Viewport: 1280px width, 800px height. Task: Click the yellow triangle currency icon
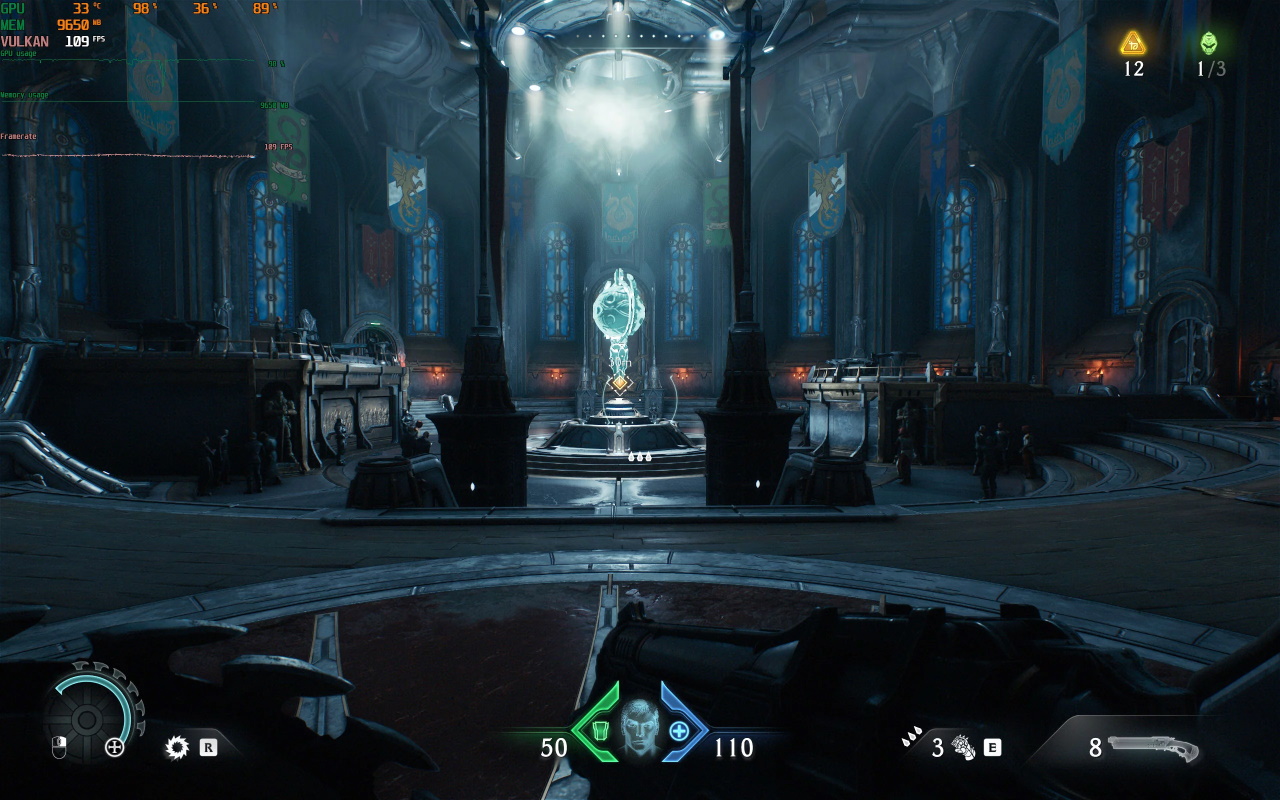tap(1132, 43)
